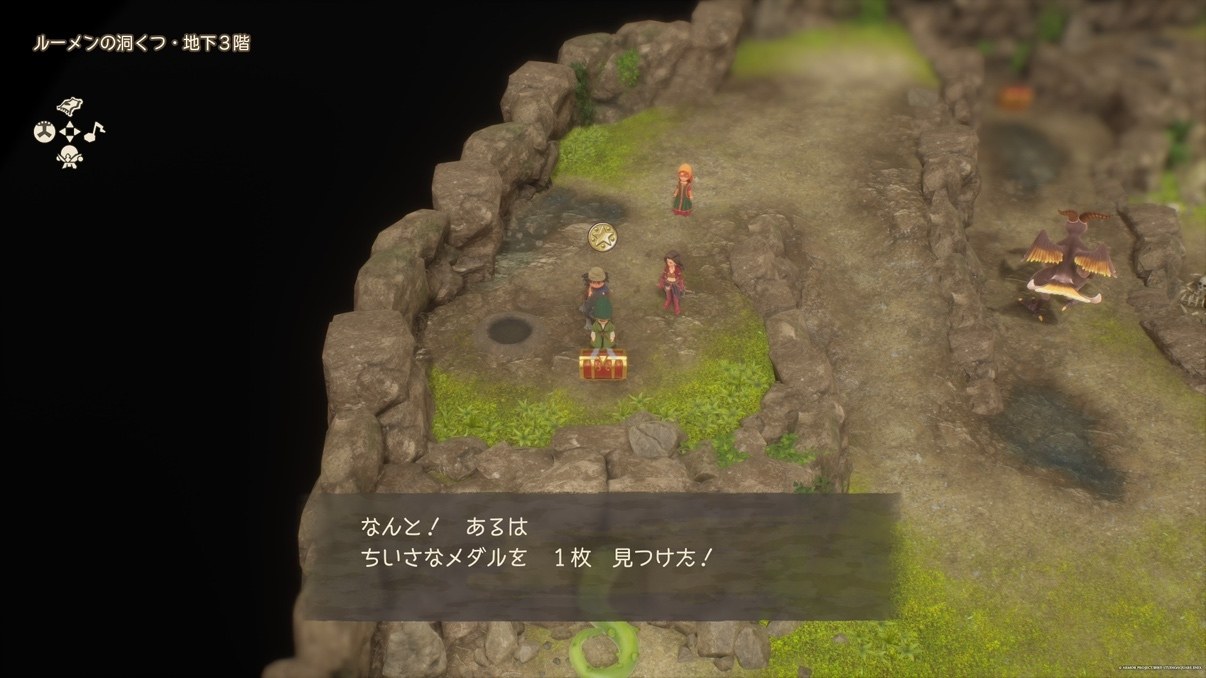Activate the music note shortcut icon

point(94,131)
